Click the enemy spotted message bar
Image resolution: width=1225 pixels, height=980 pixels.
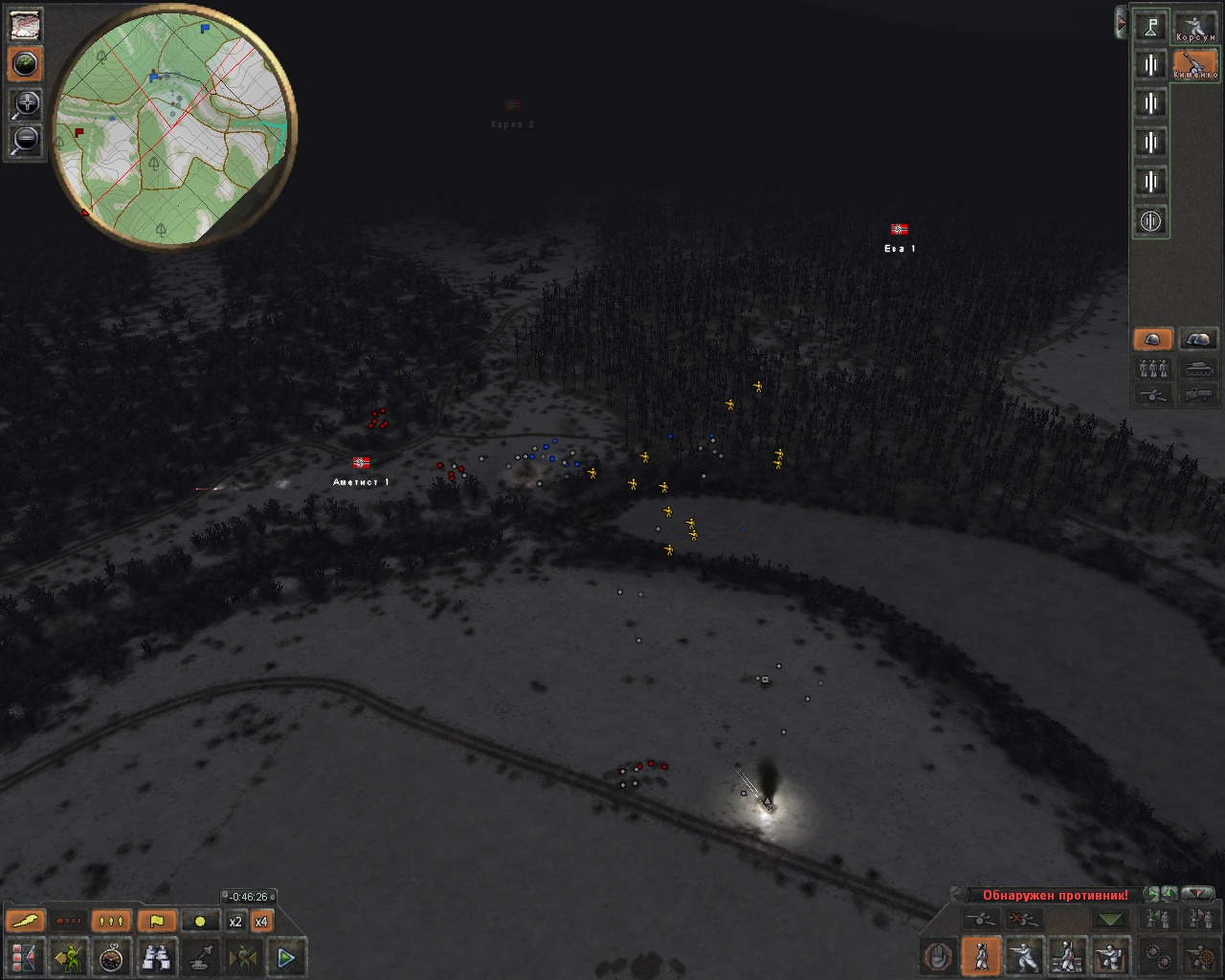pyautogui.click(x=1055, y=896)
